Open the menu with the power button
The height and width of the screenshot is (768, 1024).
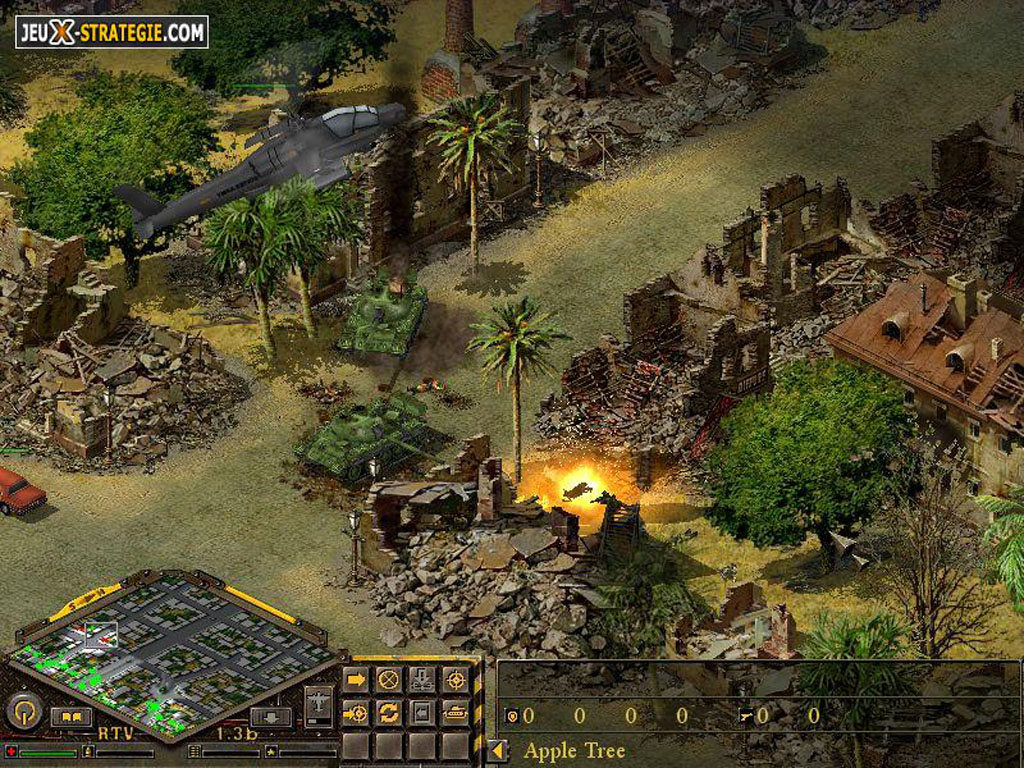pos(23,712)
